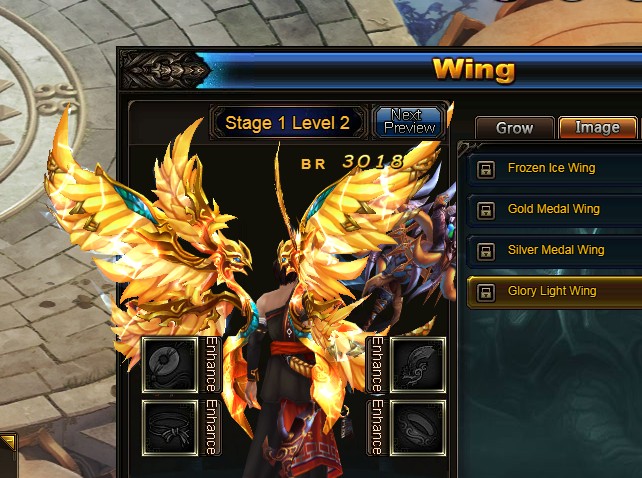
Task: Click the Next Preview button
Action: point(407,122)
